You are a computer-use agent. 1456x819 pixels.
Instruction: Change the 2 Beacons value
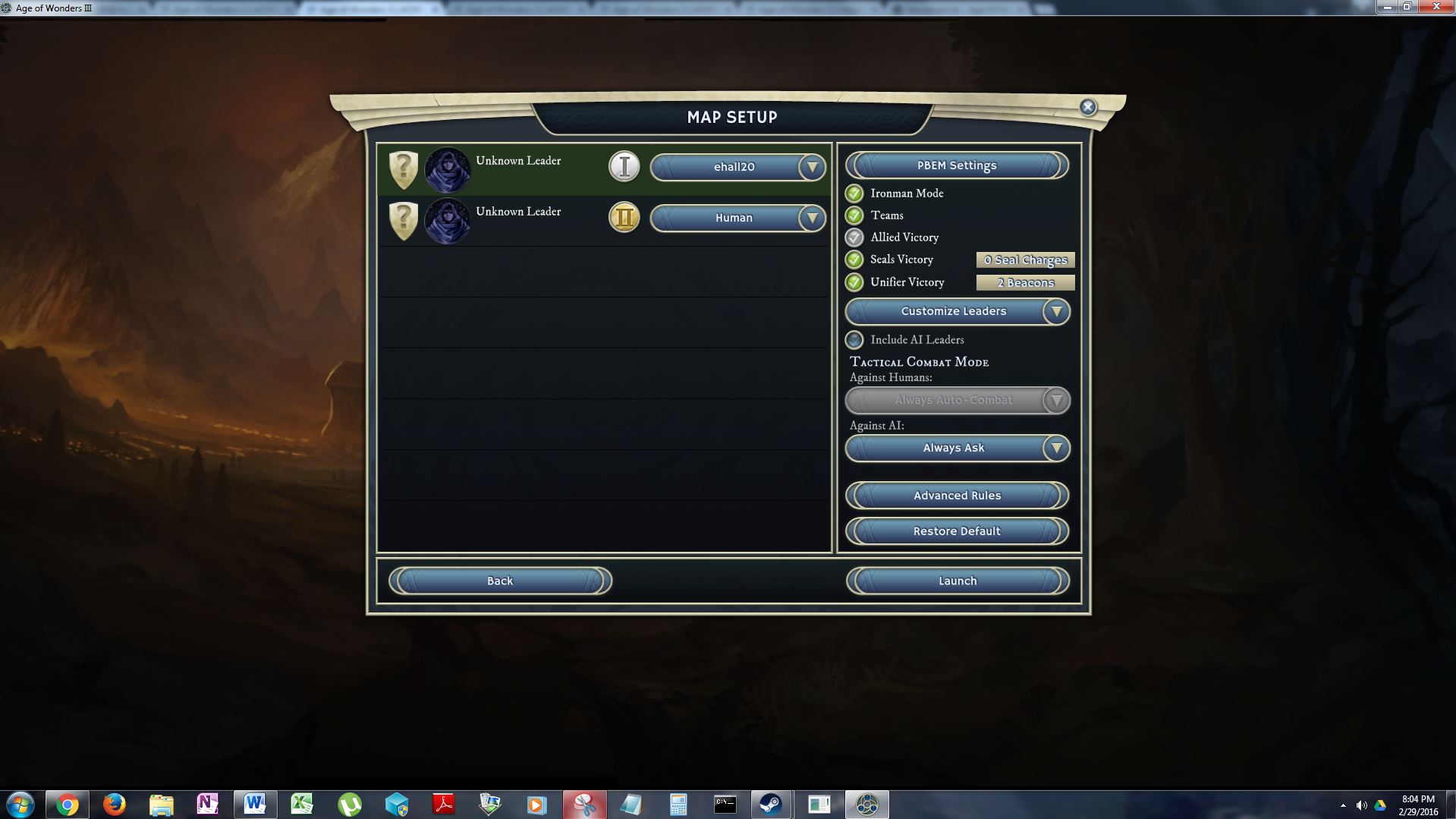(x=1025, y=283)
